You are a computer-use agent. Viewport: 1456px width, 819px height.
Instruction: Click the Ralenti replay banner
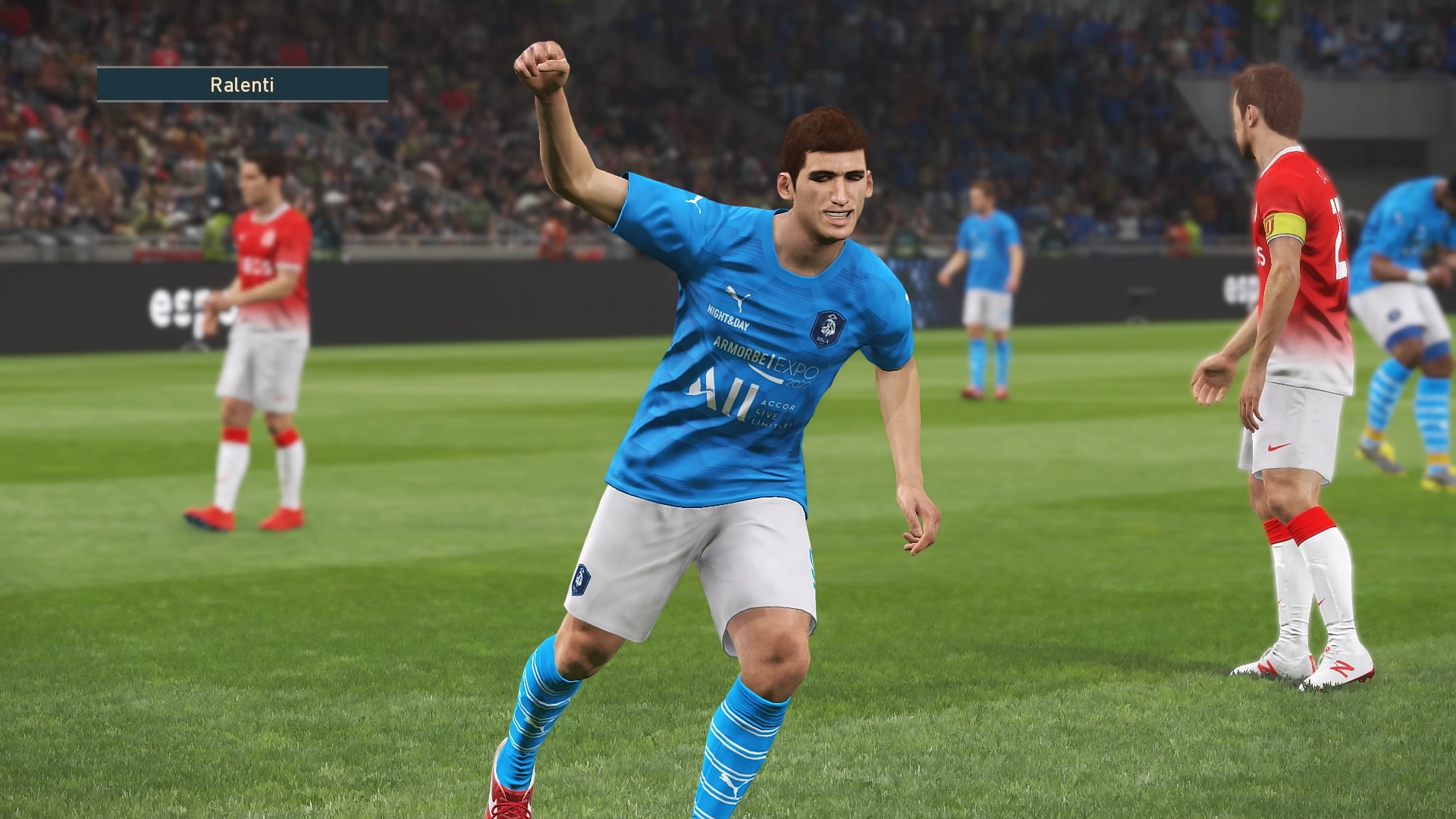242,84
